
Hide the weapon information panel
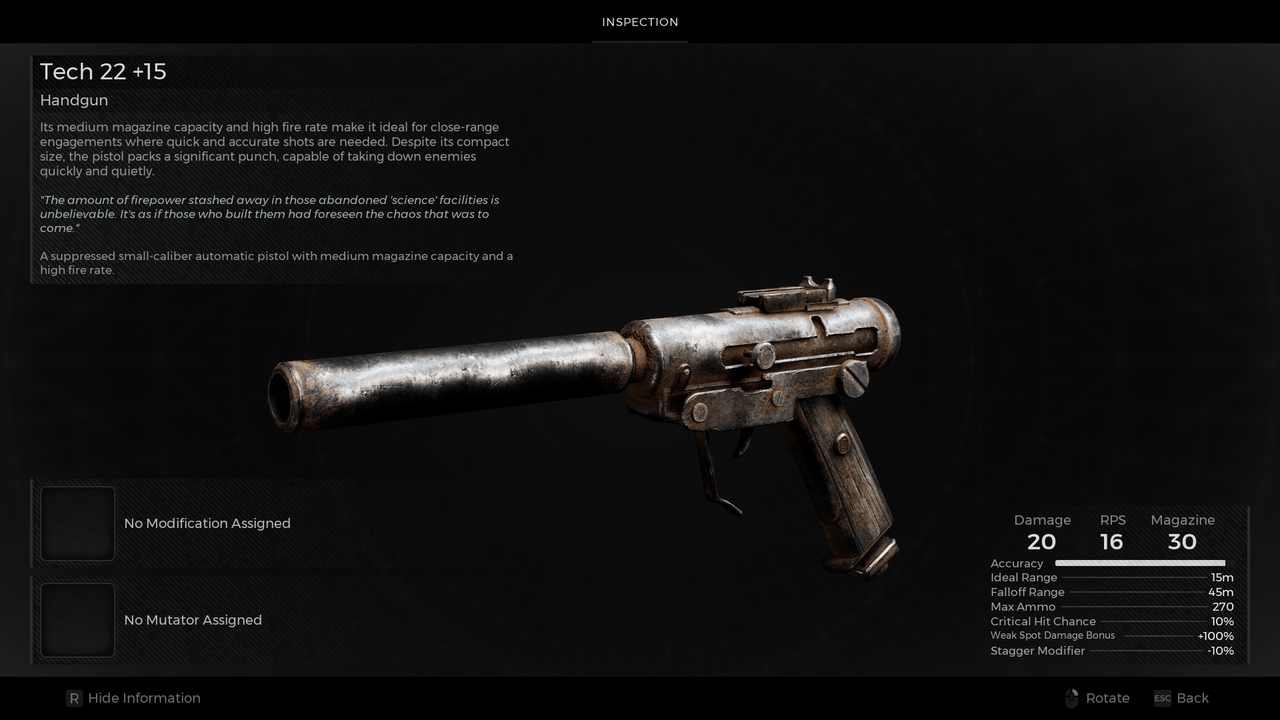tap(133, 698)
